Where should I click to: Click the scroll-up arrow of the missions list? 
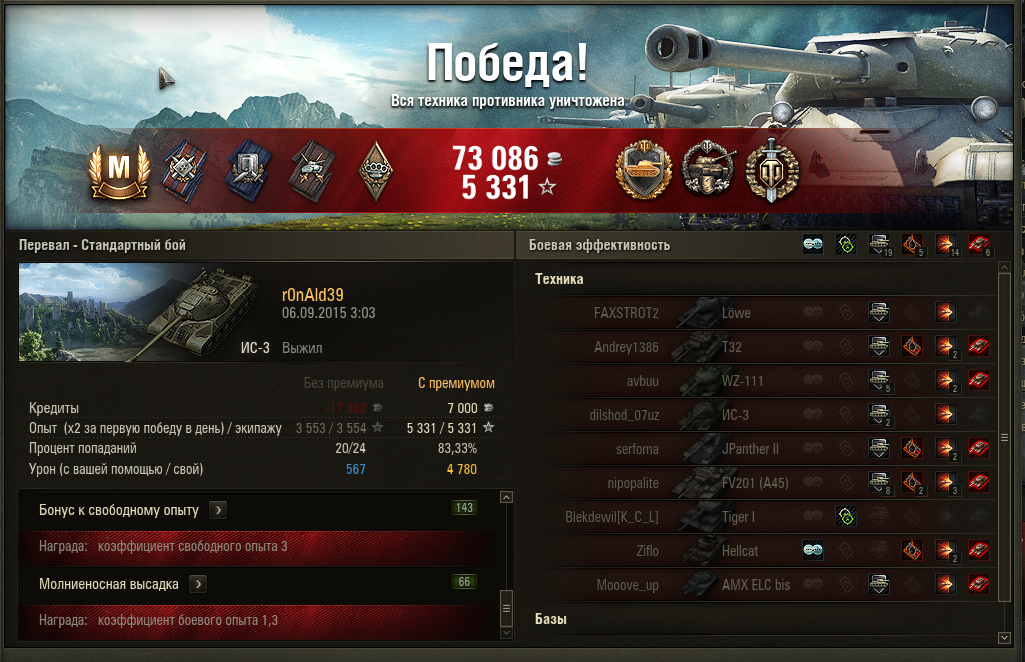point(506,497)
